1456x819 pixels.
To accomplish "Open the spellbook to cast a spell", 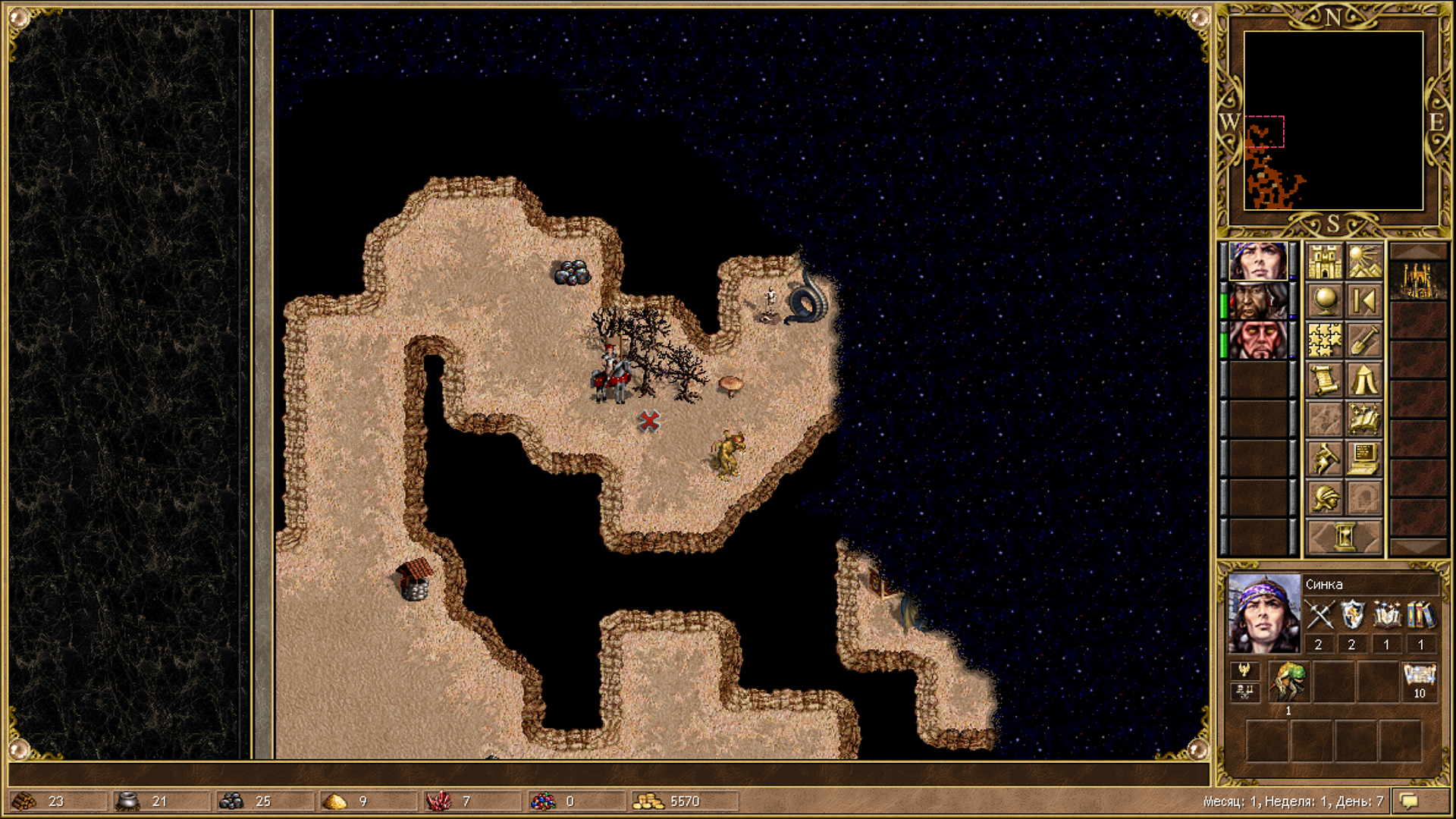I will [x=1364, y=419].
